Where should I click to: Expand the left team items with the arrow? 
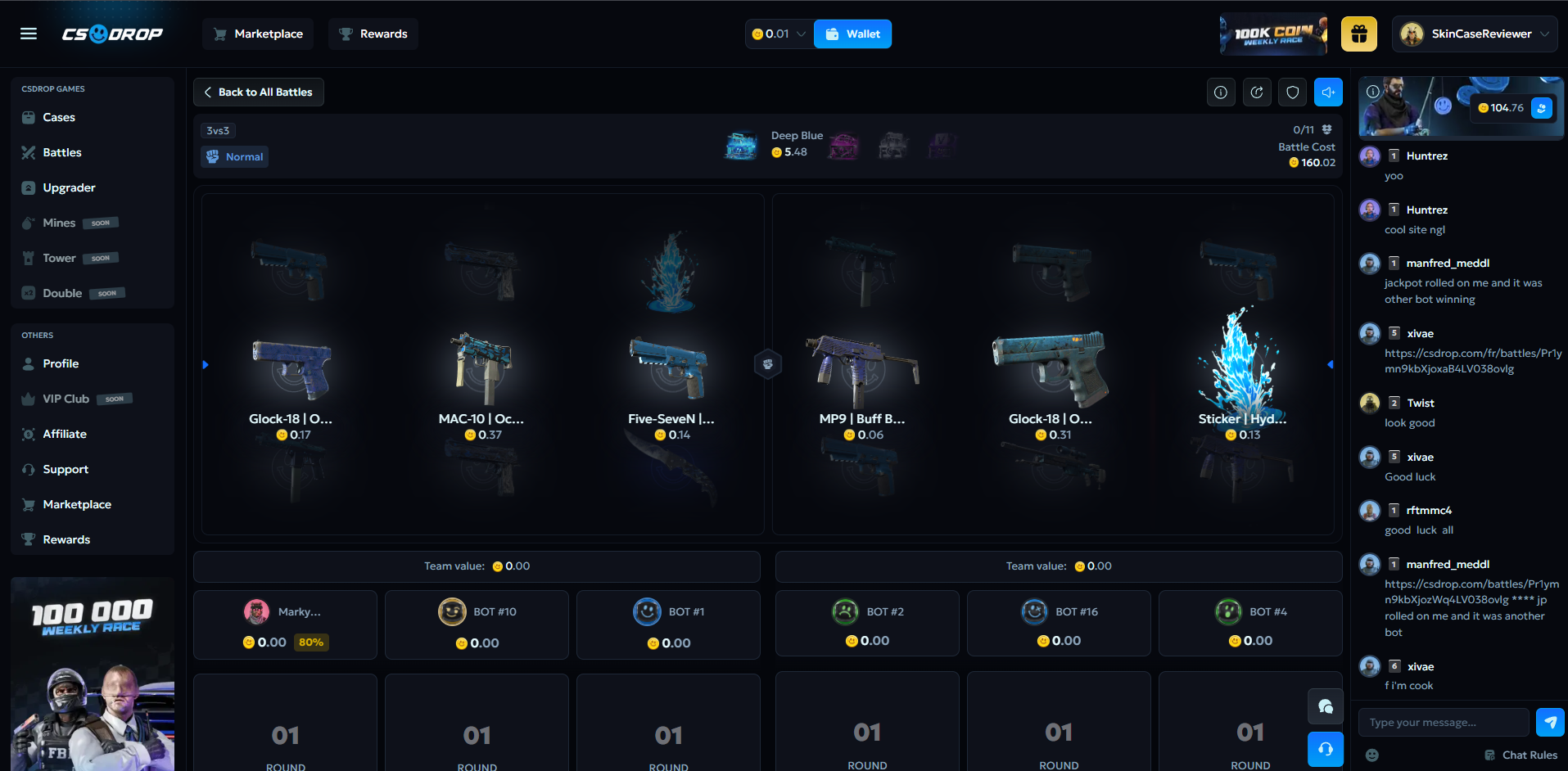[206, 364]
